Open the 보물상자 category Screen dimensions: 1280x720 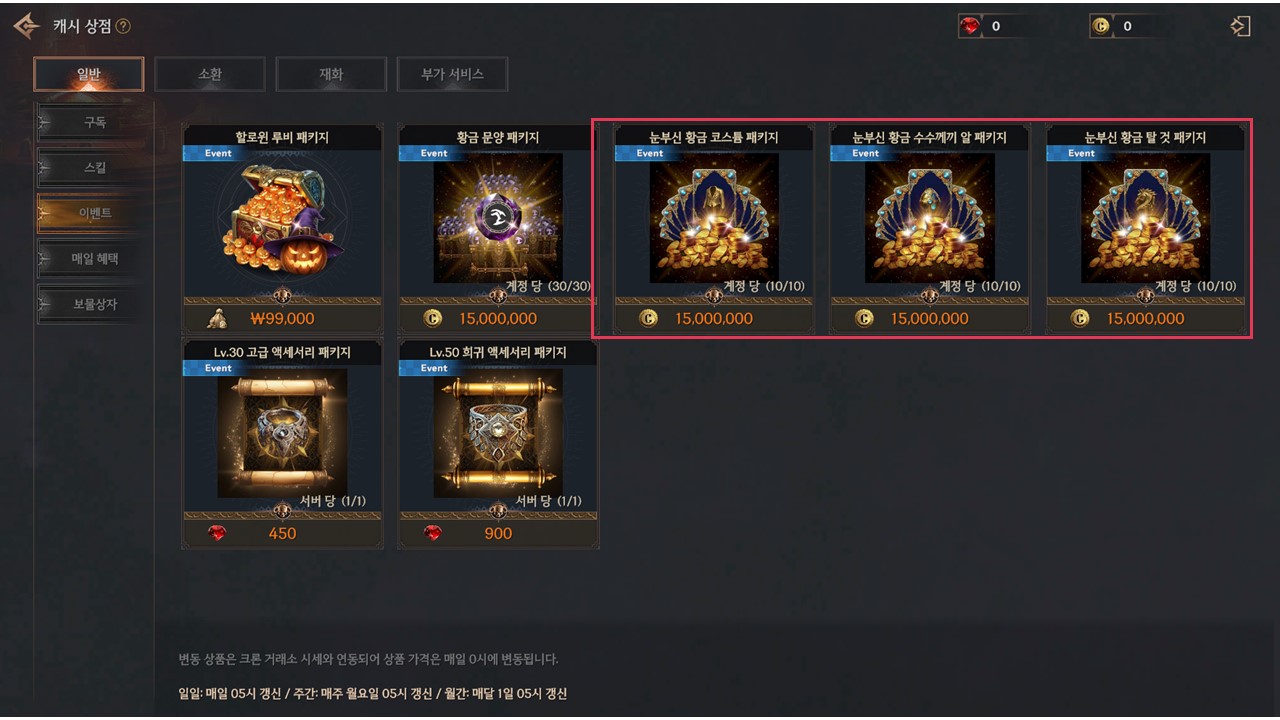pyautogui.click(x=95, y=304)
